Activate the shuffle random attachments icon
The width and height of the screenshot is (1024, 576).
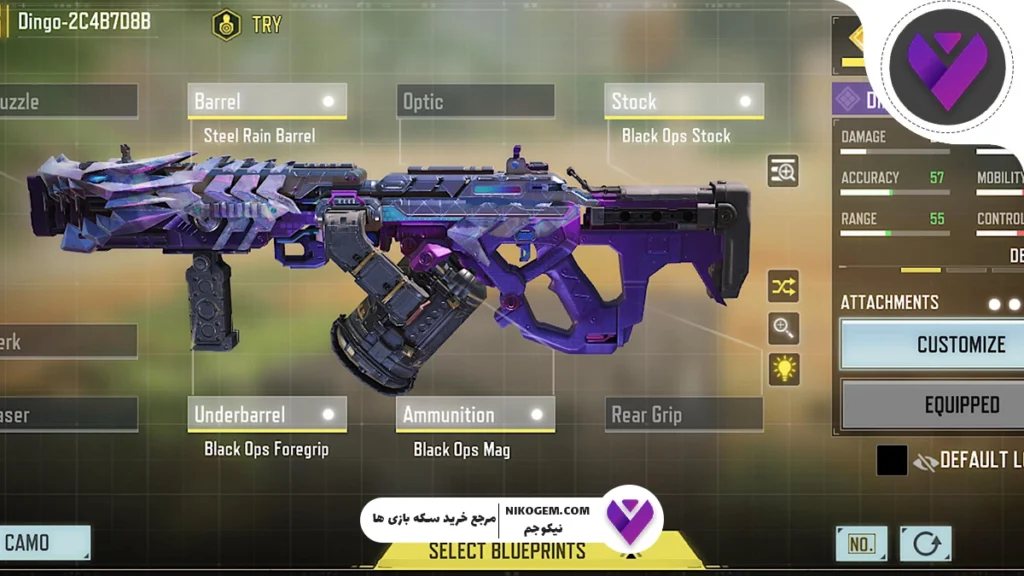[783, 287]
